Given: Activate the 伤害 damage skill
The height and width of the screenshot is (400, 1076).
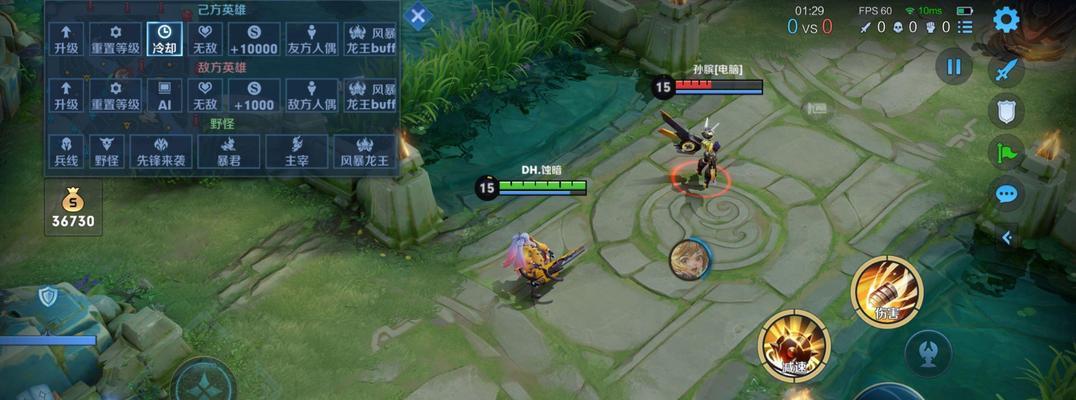Looking at the screenshot, I should point(886,291).
